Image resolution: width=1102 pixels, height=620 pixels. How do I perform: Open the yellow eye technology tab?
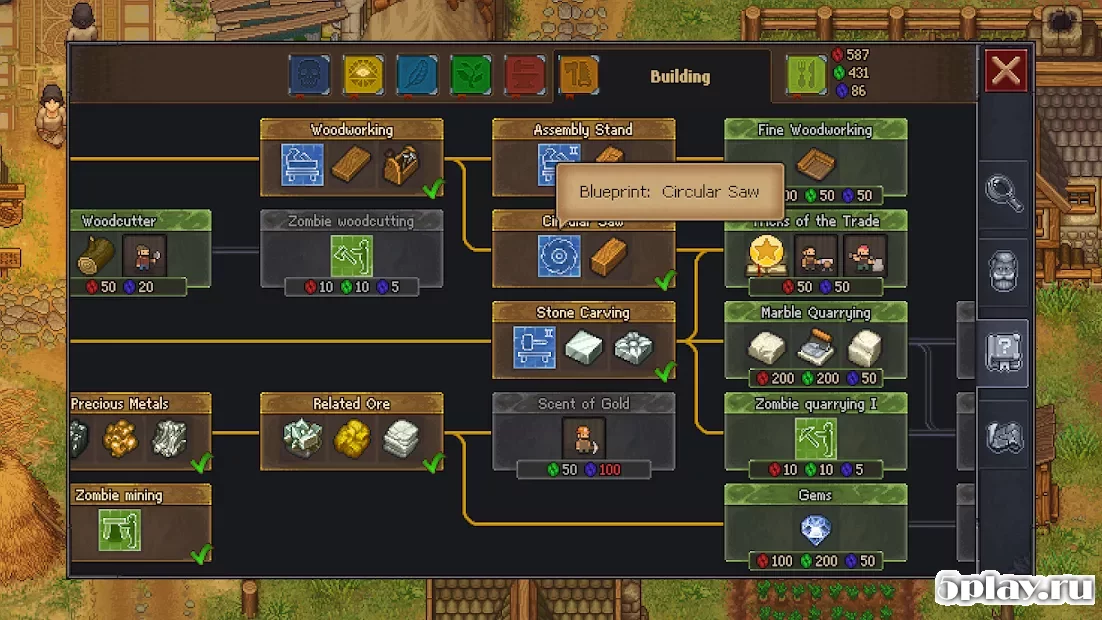coord(363,75)
